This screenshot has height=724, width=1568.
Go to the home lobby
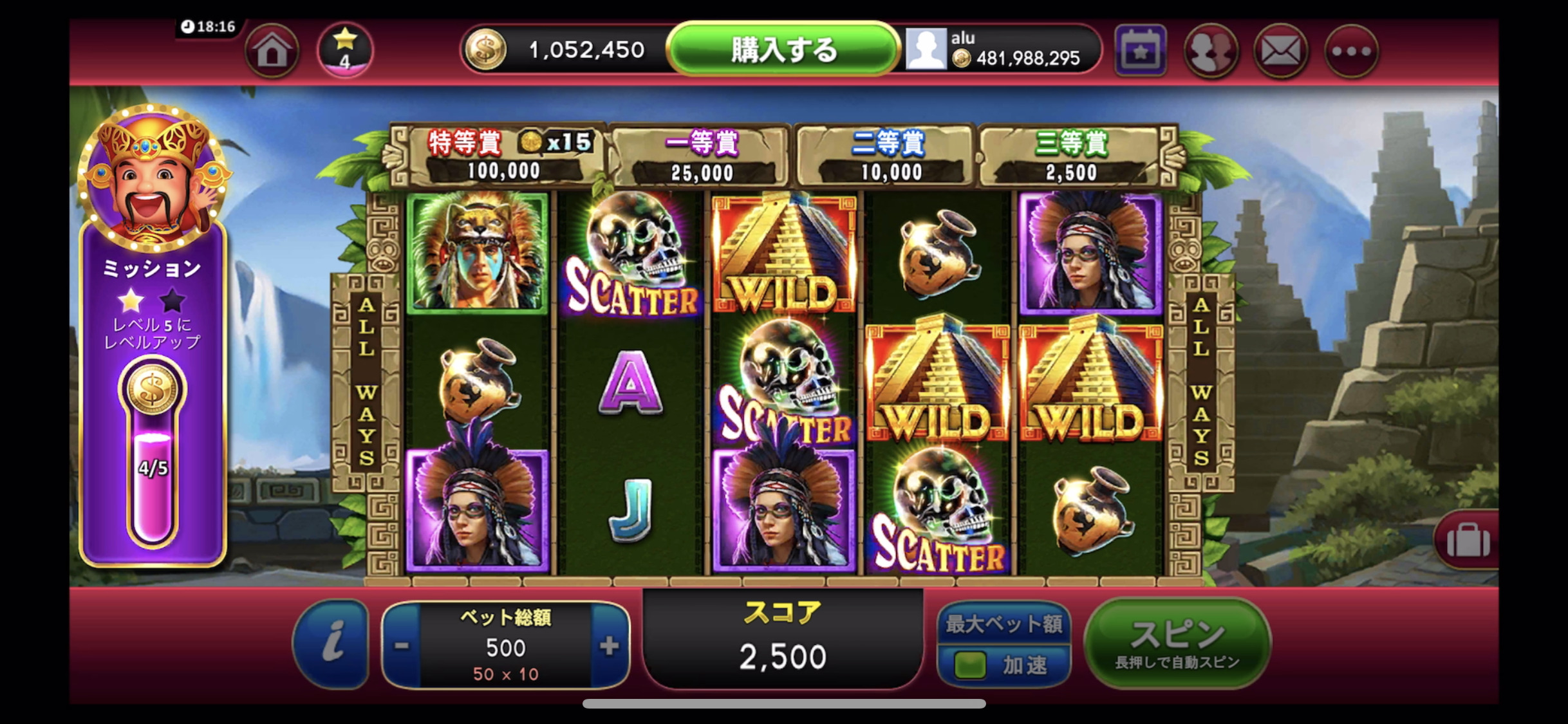(272, 51)
